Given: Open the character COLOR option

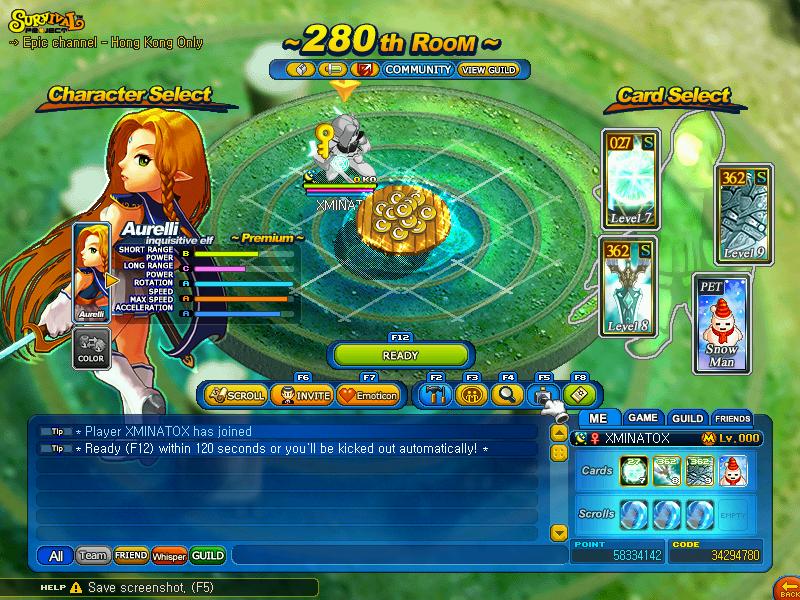Looking at the screenshot, I should pyautogui.click(x=90, y=348).
